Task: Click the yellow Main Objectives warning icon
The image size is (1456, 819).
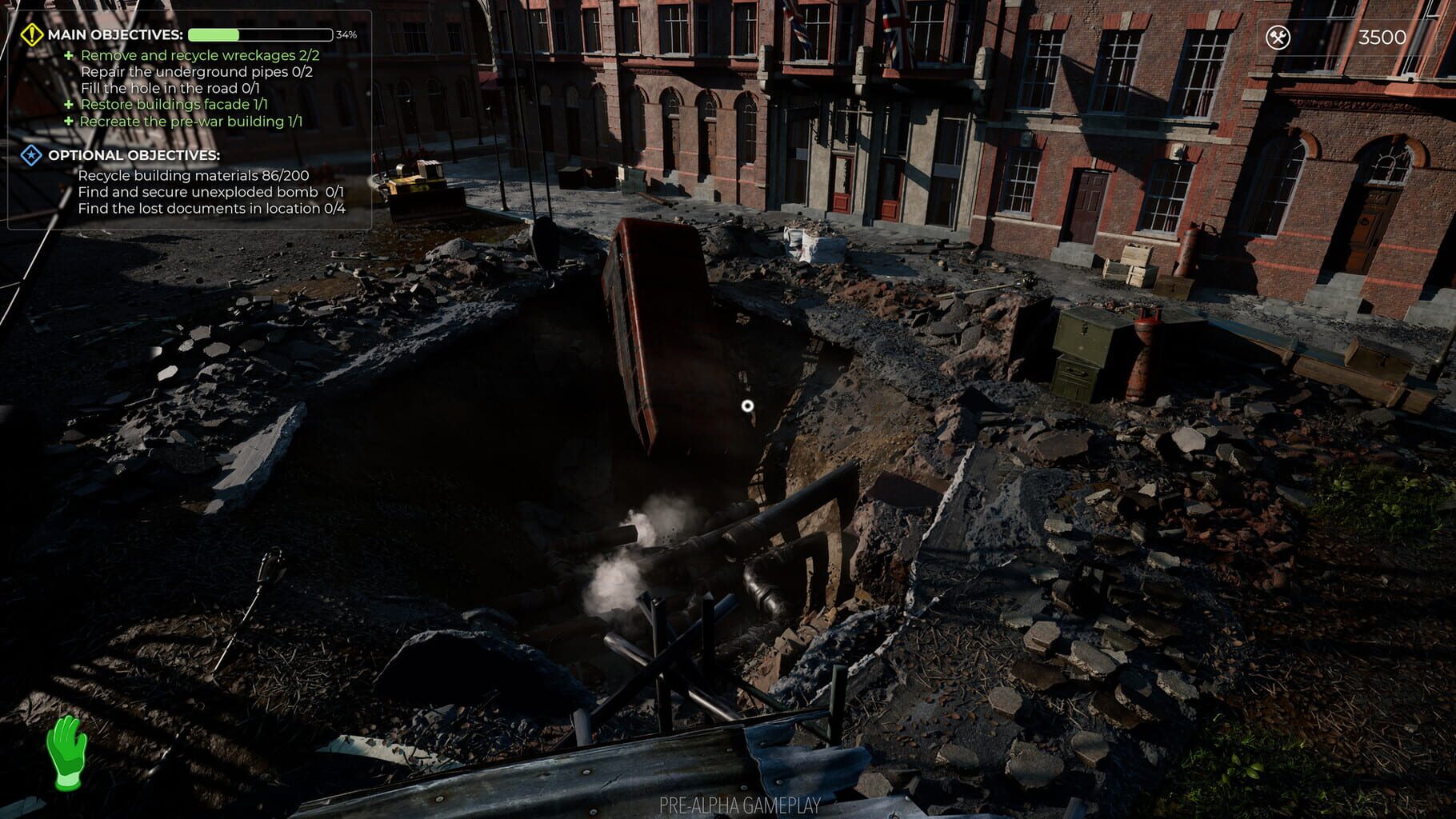Action: click(31, 34)
